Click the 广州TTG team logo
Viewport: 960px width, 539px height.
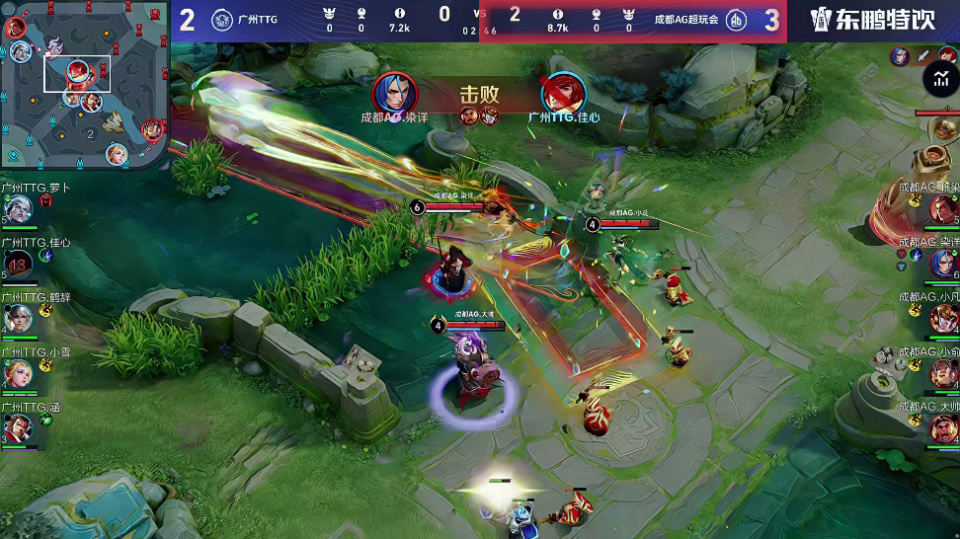coord(221,20)
